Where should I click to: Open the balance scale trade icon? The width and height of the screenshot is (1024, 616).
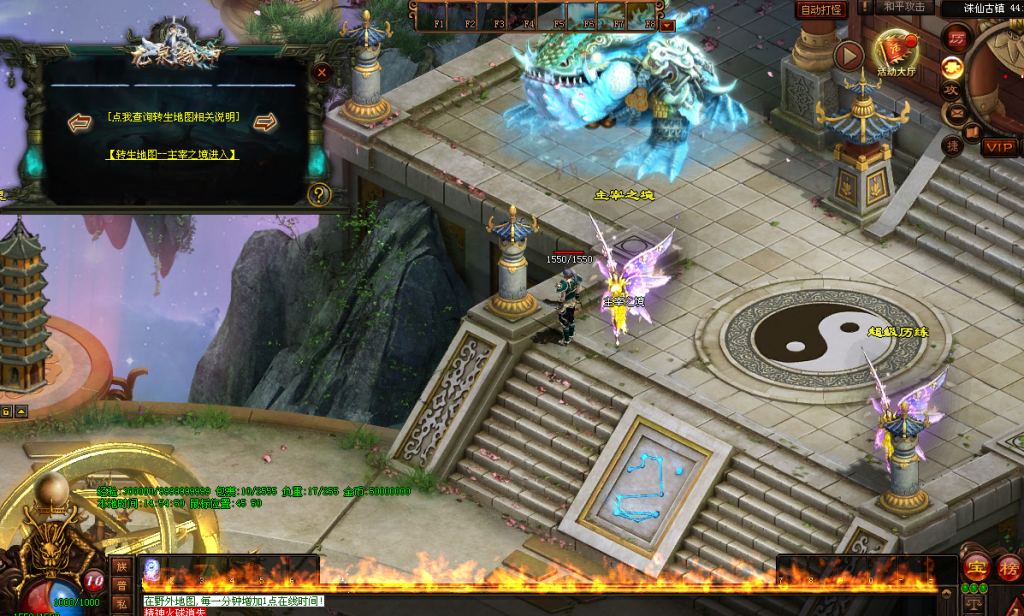tap(973, 604)
